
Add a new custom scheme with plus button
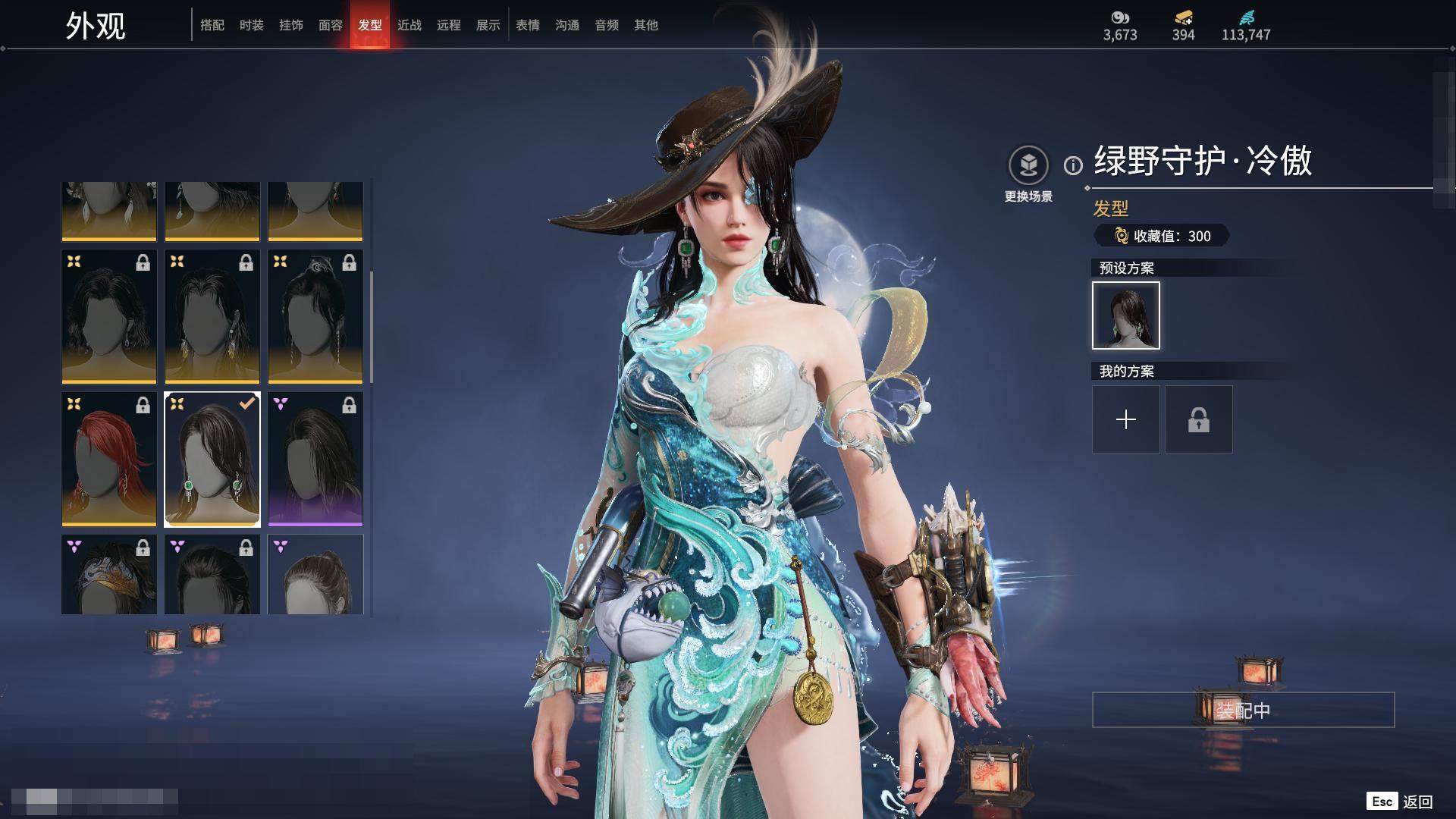tap(1126, 419)
